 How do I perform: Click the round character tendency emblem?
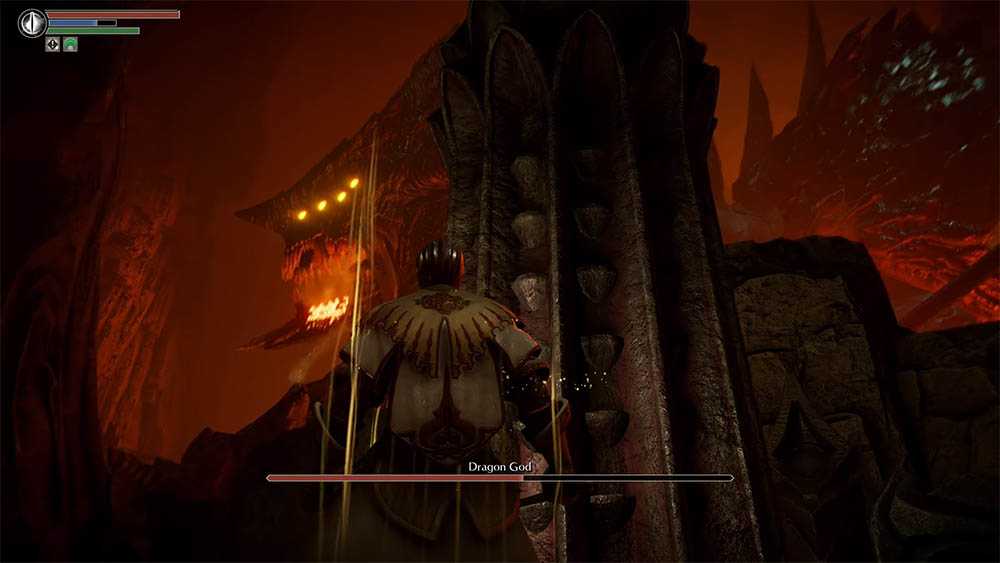(32, 22)
